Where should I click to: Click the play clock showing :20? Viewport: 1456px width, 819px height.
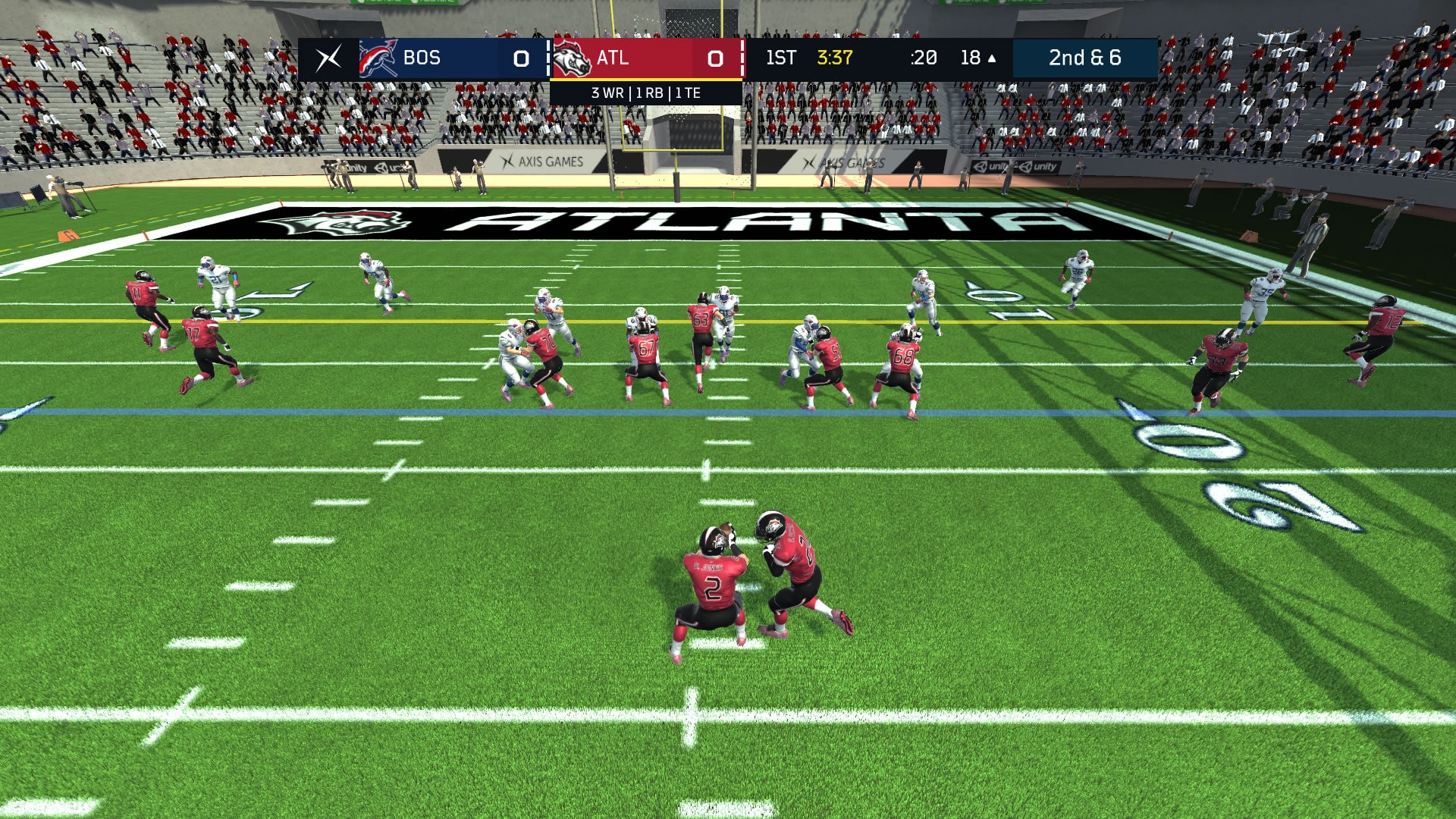[922, 57]
